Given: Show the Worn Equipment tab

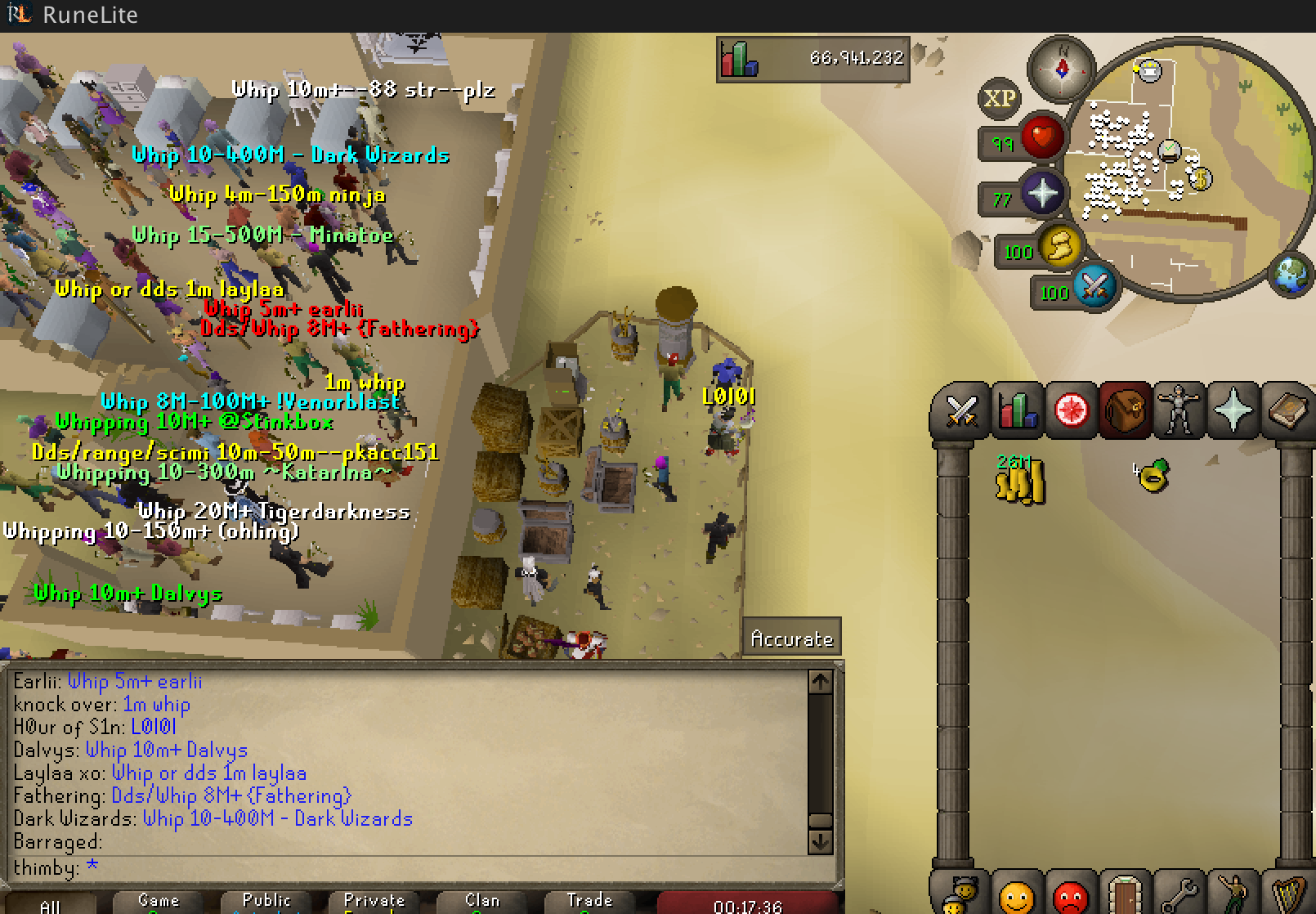Looking at the screenshot, I should click(1179, 410).
